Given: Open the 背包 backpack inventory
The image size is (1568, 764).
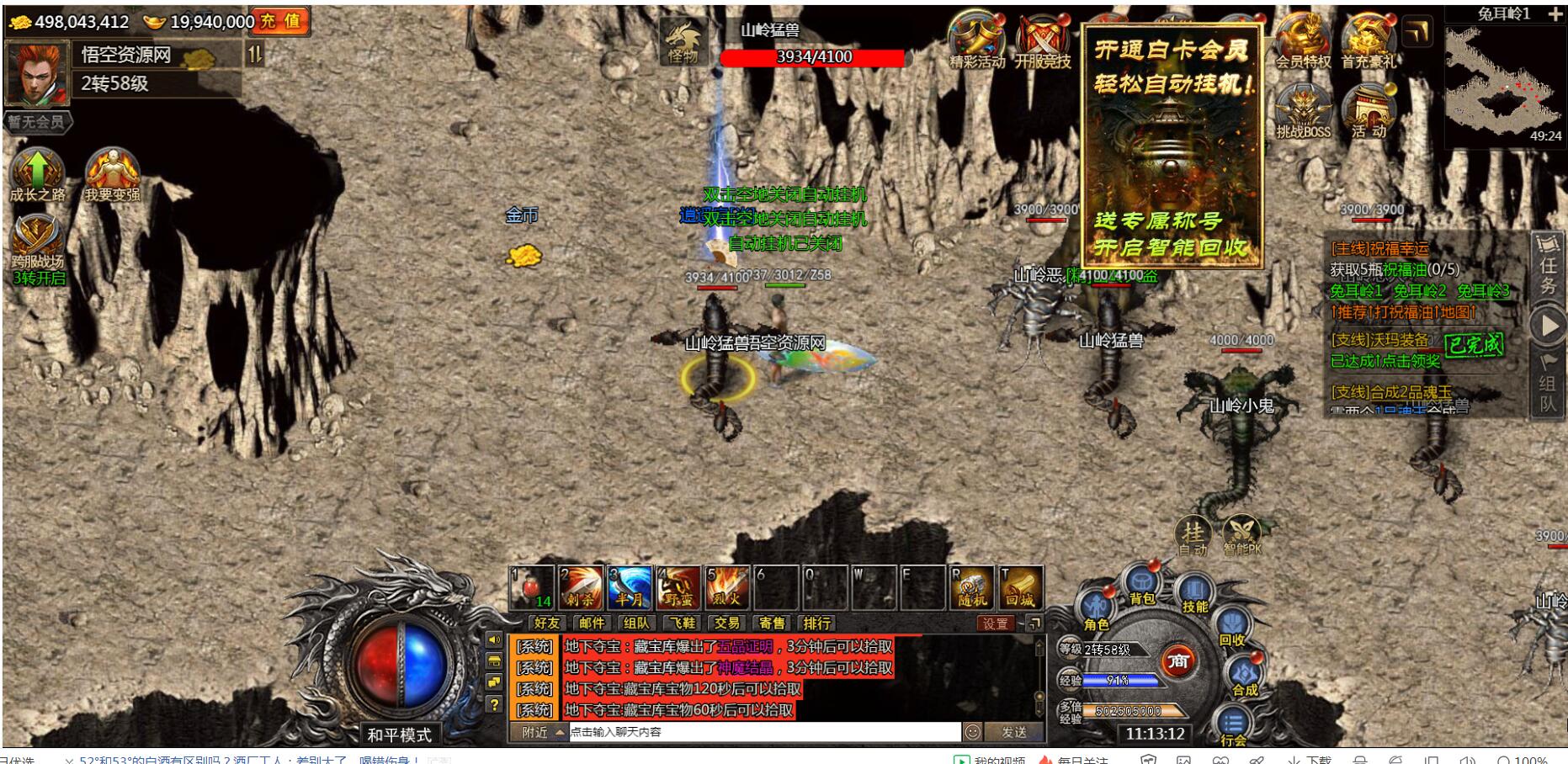Looking at the screenshot, I should pos(1141,585).
